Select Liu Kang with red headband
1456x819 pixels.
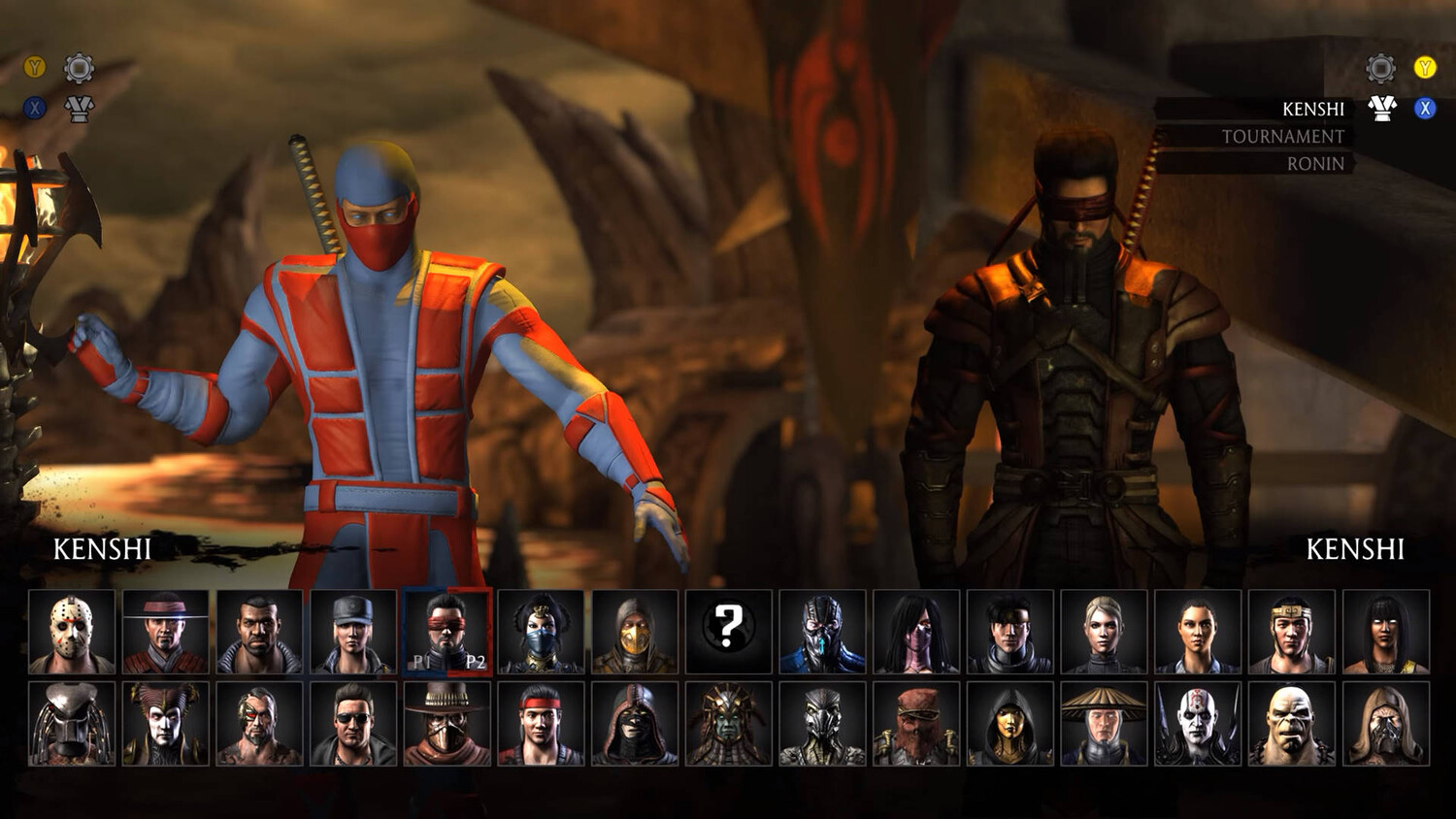(541, 724)
